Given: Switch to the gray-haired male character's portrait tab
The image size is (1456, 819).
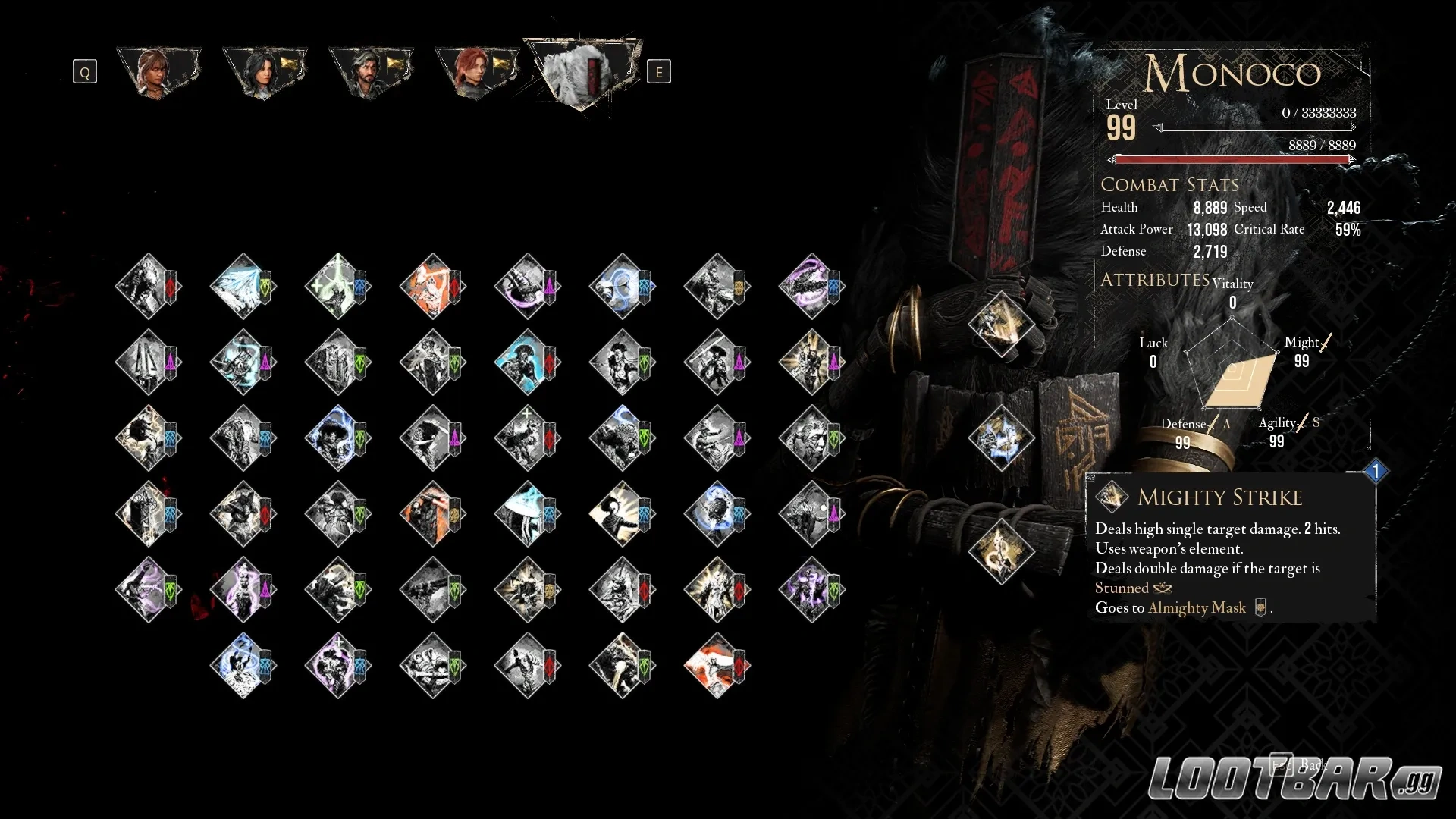Looking at the screenshot, I should click(368, 71).
